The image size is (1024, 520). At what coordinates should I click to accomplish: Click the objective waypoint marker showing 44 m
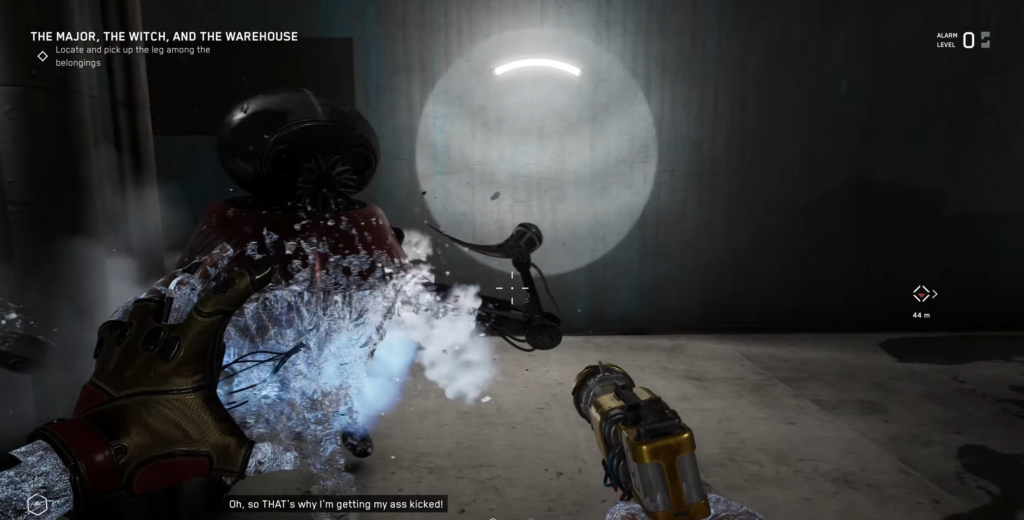pyautogui.click(x=921, y=294)
